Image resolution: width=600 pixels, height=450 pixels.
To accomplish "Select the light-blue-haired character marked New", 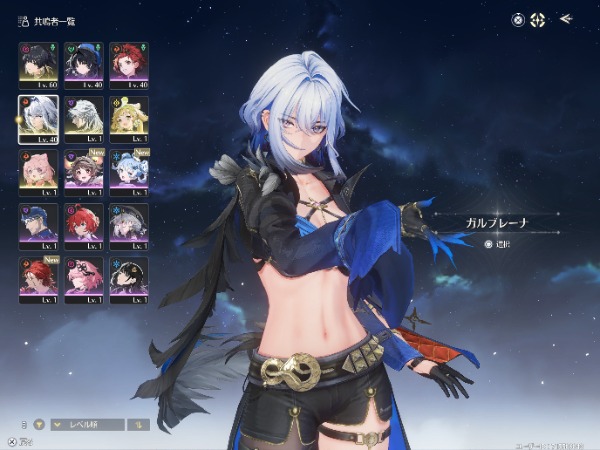I will pyautogui.click(x=128, y=170).
